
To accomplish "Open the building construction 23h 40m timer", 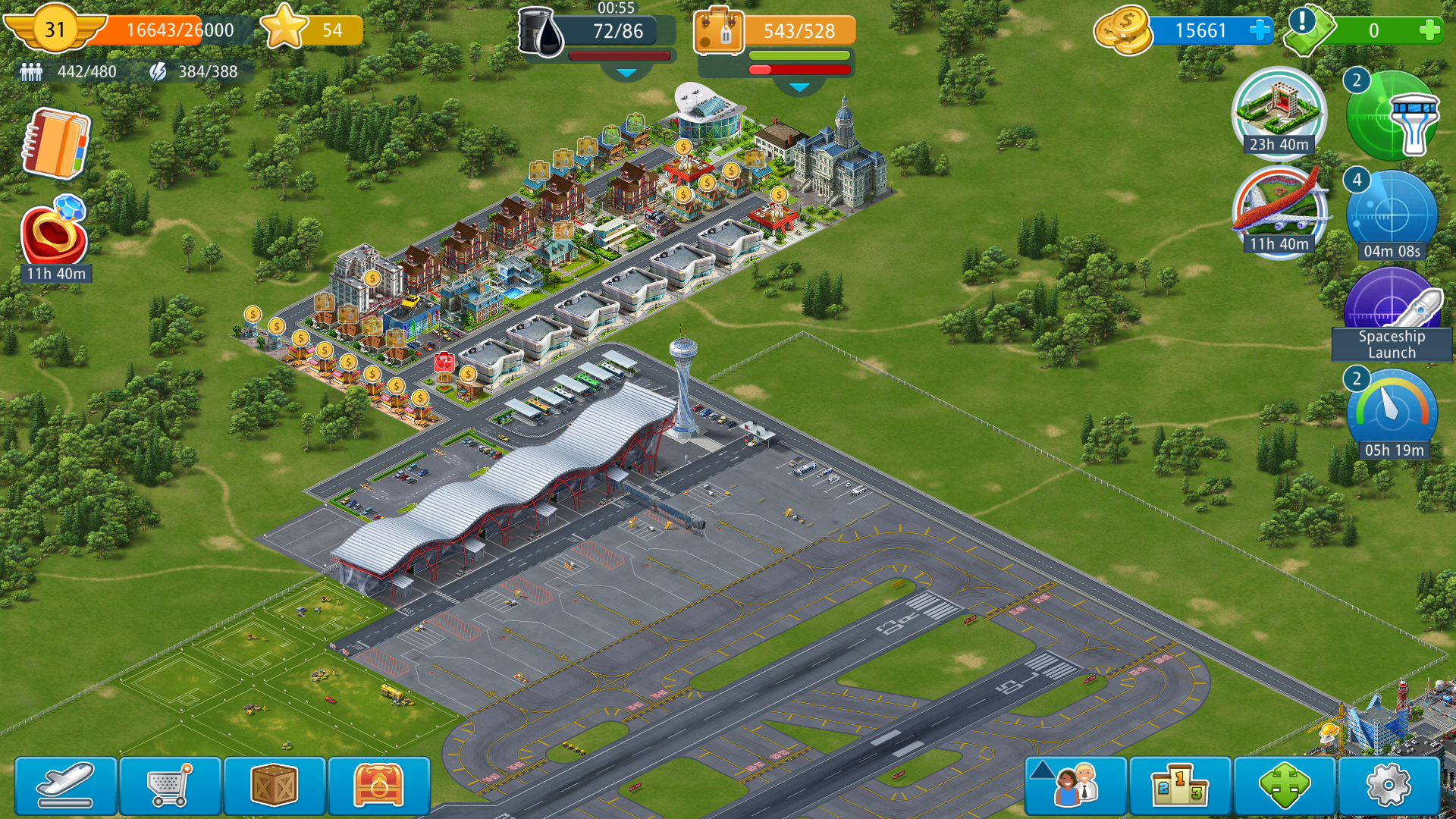I will 1279,111.
